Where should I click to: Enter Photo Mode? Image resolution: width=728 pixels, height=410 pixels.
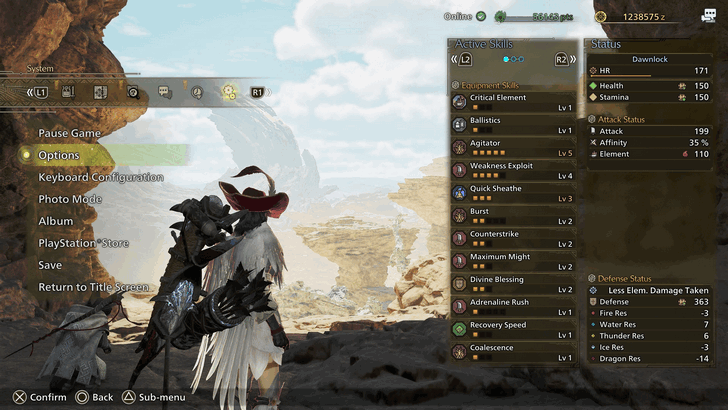click(x=70, y=199)
